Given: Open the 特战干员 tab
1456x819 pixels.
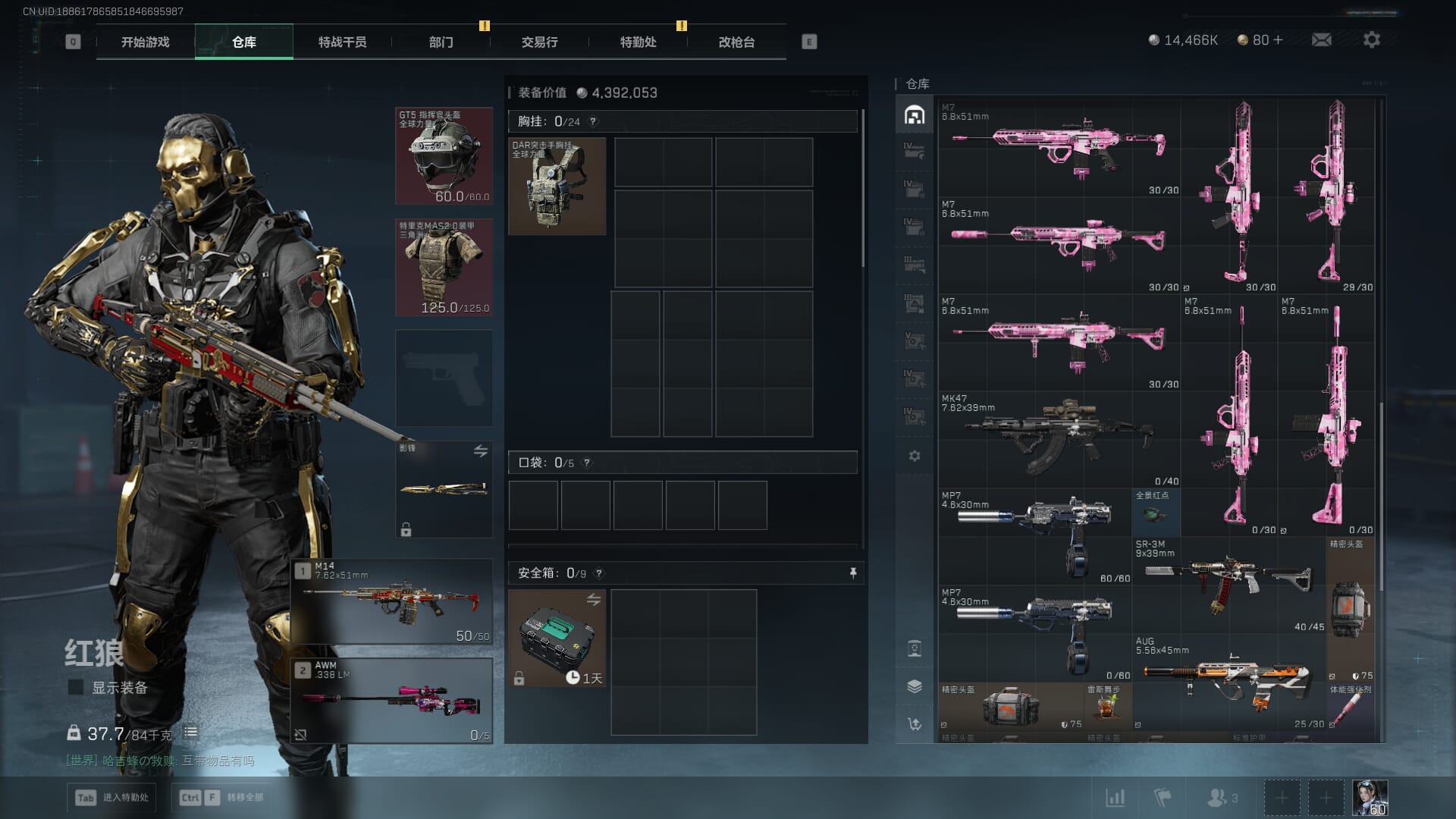Looking at the screenshot, I should [x=342, y=42].
